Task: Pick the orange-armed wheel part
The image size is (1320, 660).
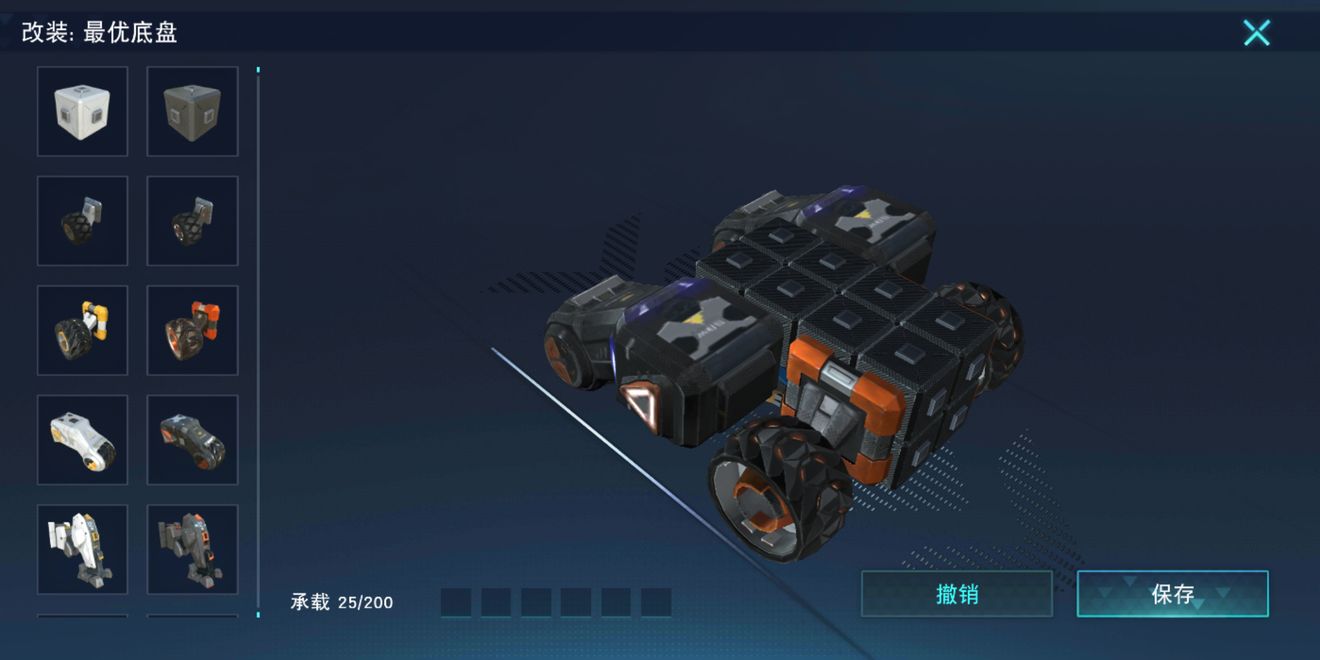Action: coord(192,331)
